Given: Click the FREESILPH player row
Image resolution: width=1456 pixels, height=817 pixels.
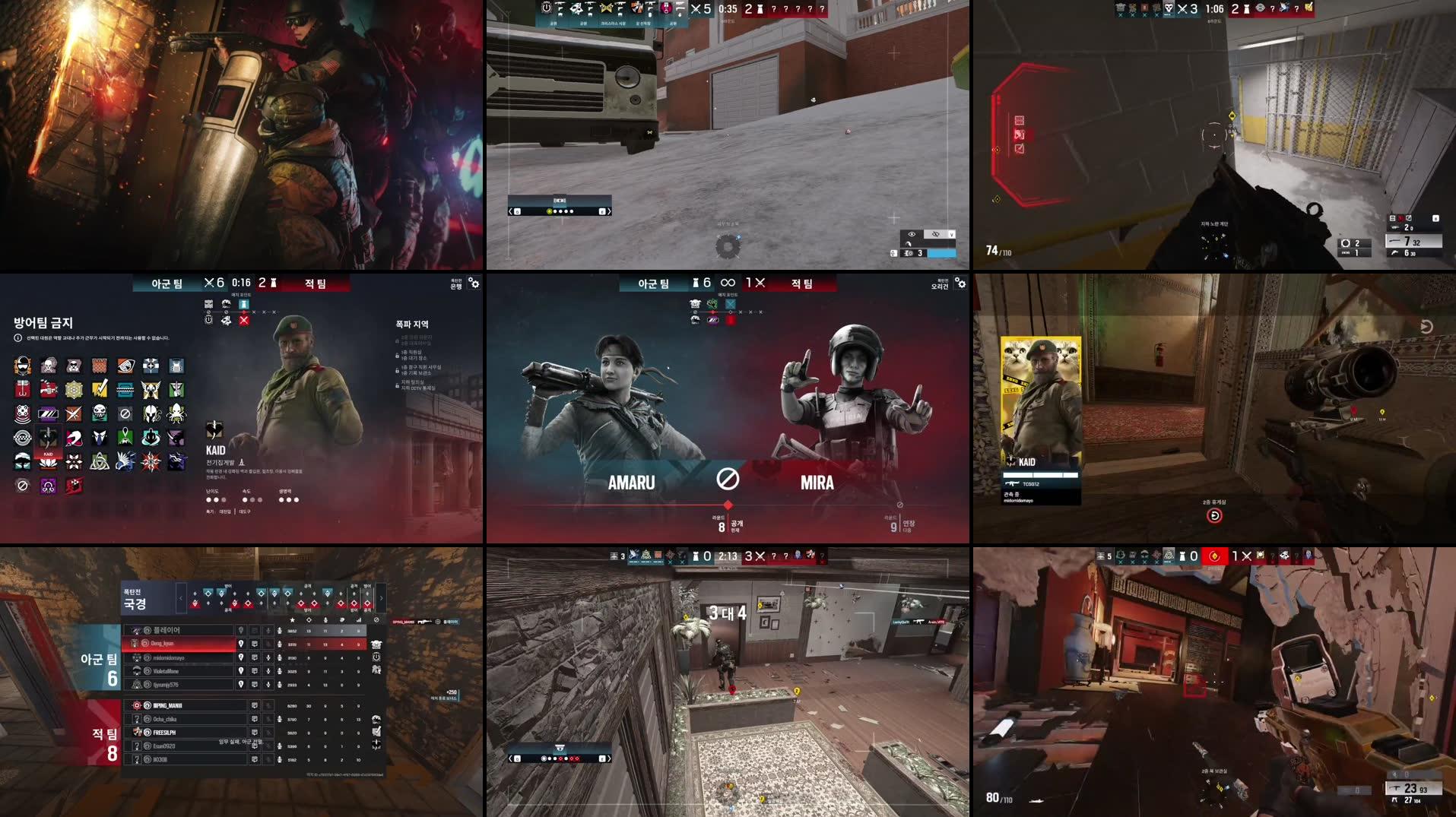Looking at the screenshot, I should (x=164, y=733).
